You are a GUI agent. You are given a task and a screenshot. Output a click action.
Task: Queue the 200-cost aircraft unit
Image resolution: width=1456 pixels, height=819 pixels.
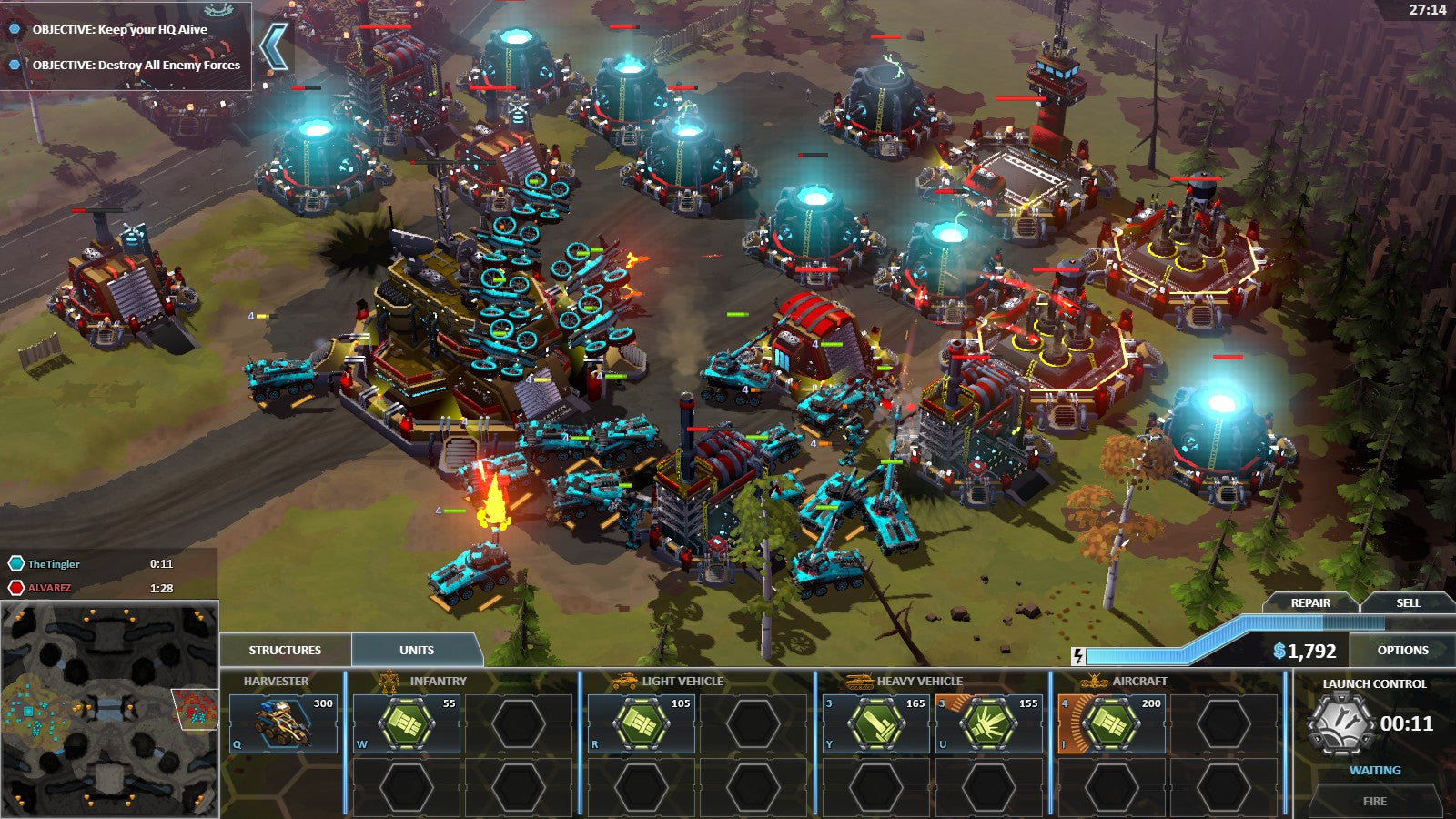1111,723
